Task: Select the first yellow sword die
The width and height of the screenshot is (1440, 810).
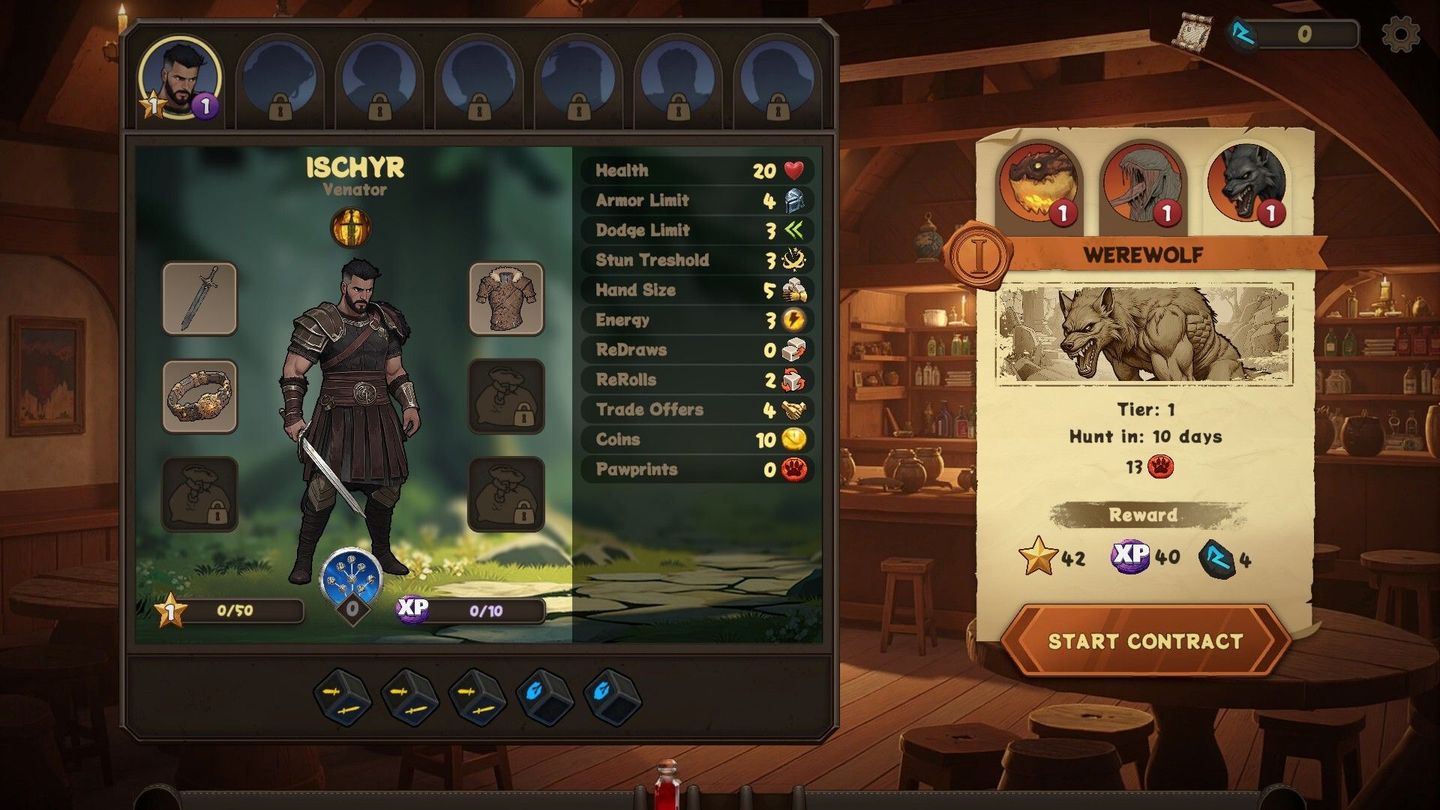Action: [x=342, y=699]
